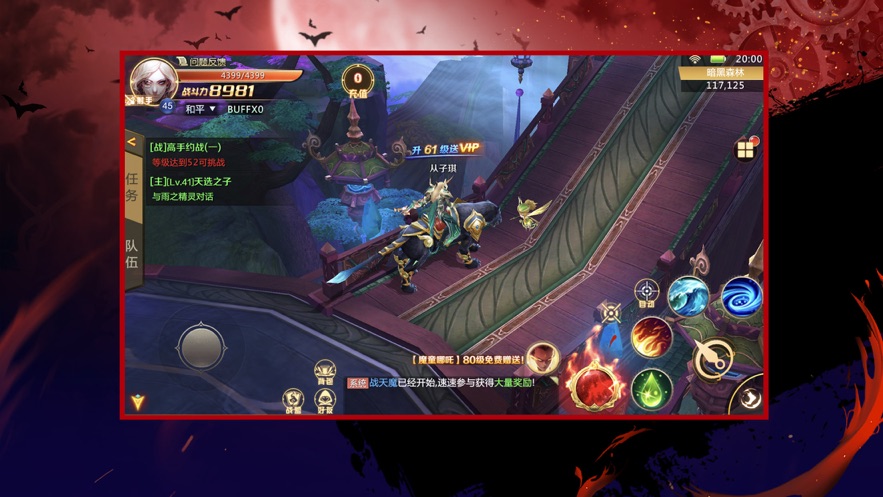Open the player portrait profile
883x497 pixels.
pyautogui.click(x=153, y=80)
